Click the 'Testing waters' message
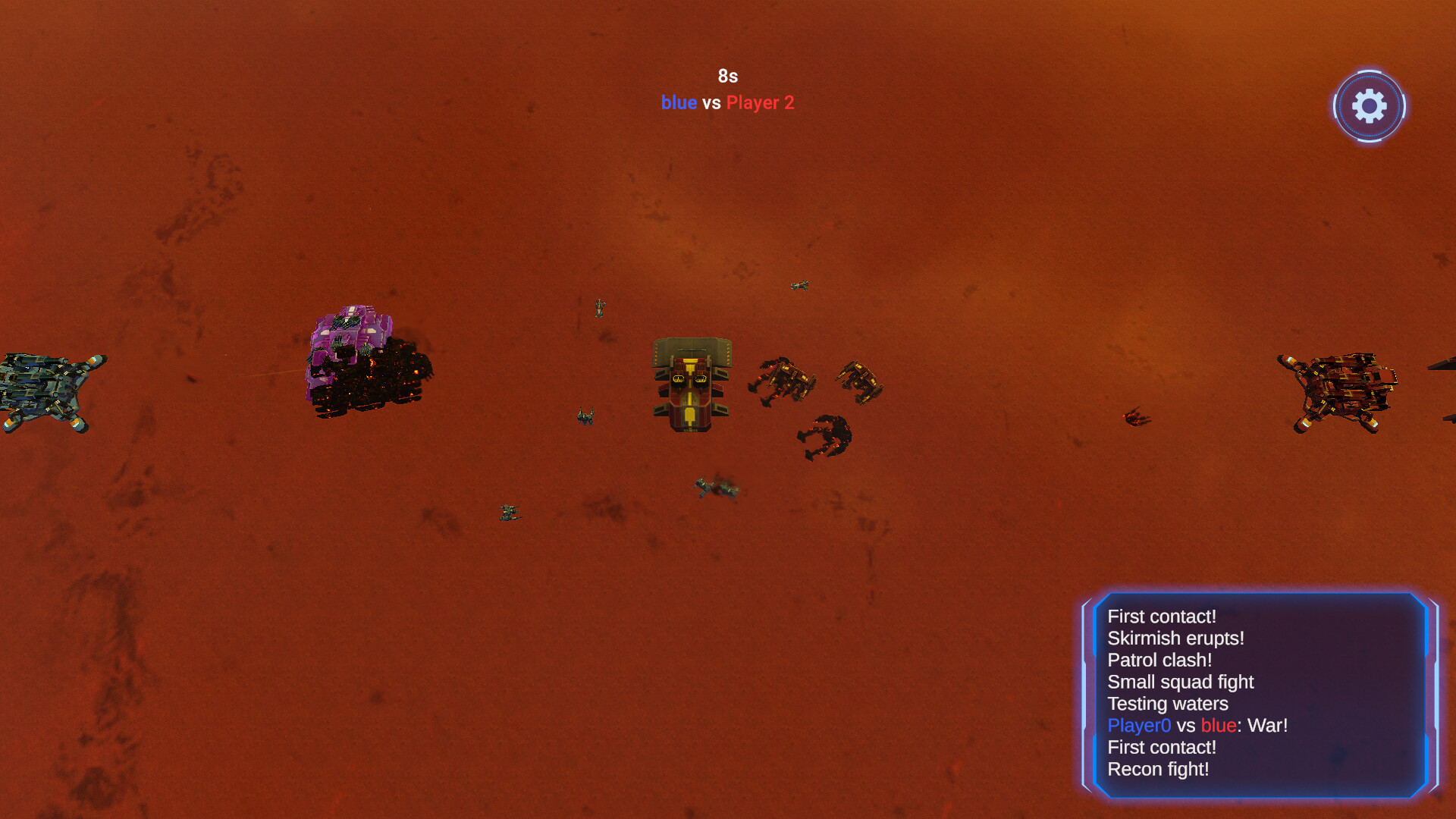This screenshot has width=1456, height=819. point(1167,704)
